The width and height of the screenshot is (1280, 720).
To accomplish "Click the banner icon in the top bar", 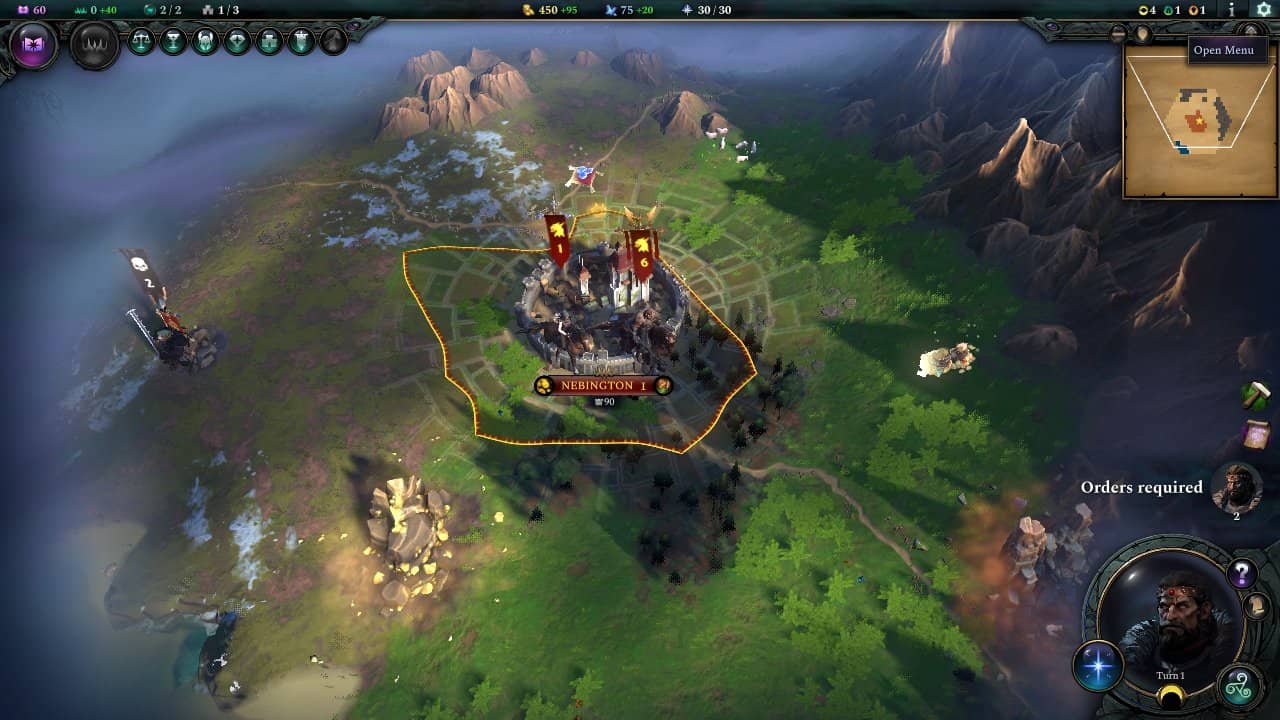I will click(302, 41).
